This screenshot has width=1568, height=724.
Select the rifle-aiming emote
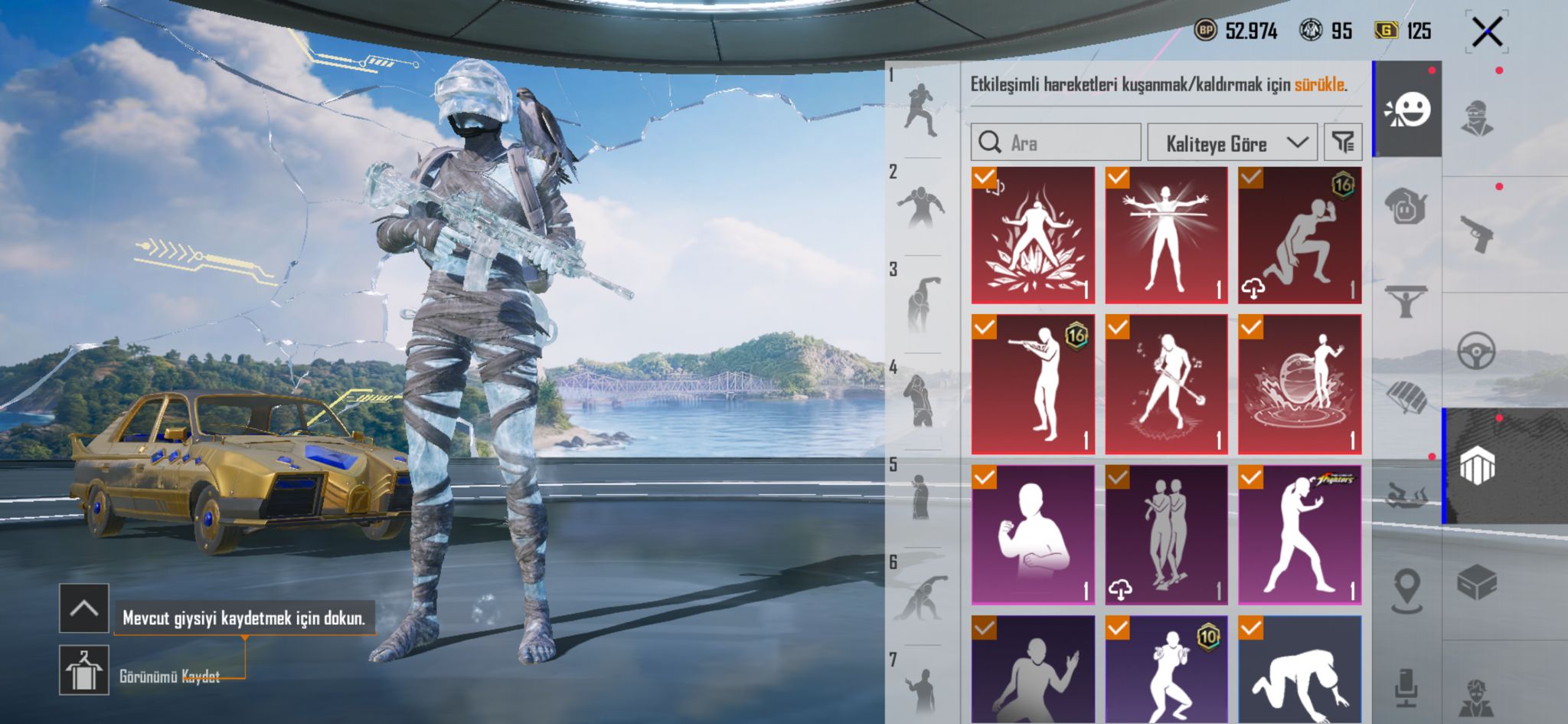pyautogui.click(x=1033, y=385)
